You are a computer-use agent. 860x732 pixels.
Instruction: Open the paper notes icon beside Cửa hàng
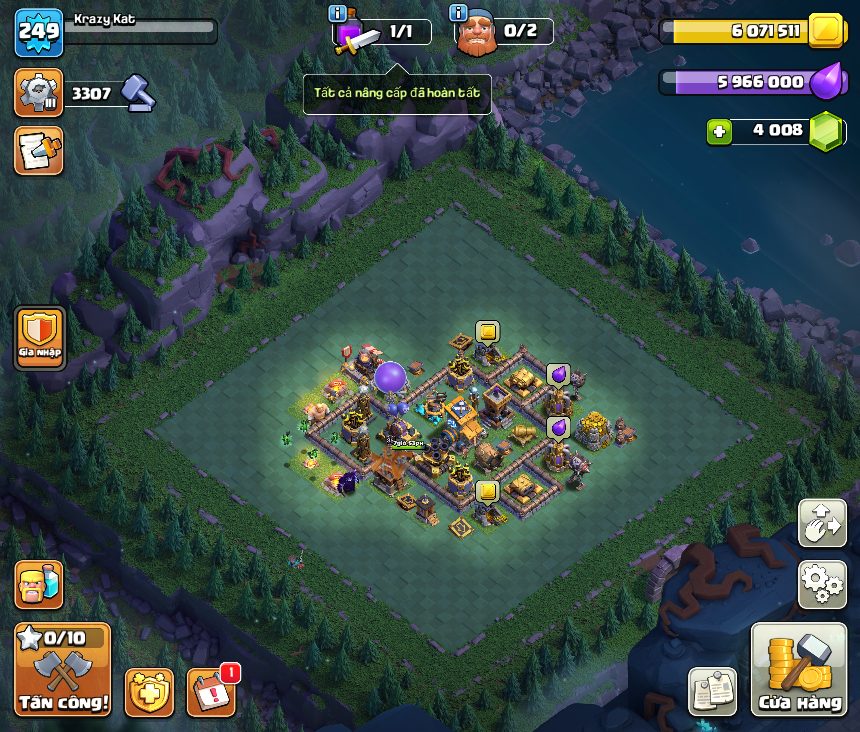coord(712,691)
